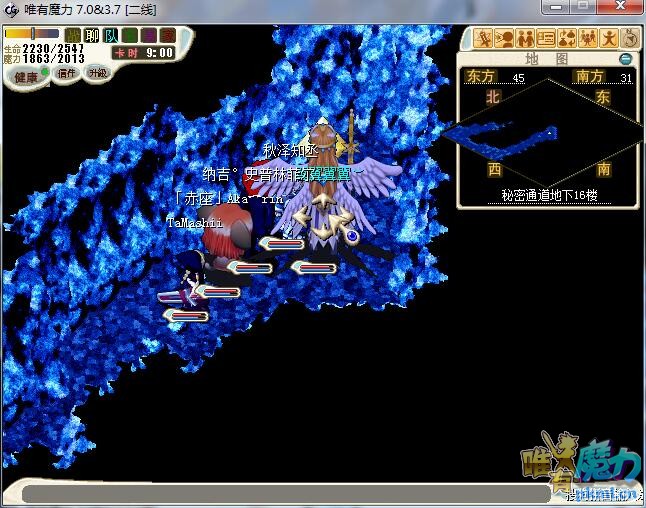Screen dimensions: 646x508
Task: Toggle the 聊 chat mode button
Action: pyautogui.click(x=92, y=35)
